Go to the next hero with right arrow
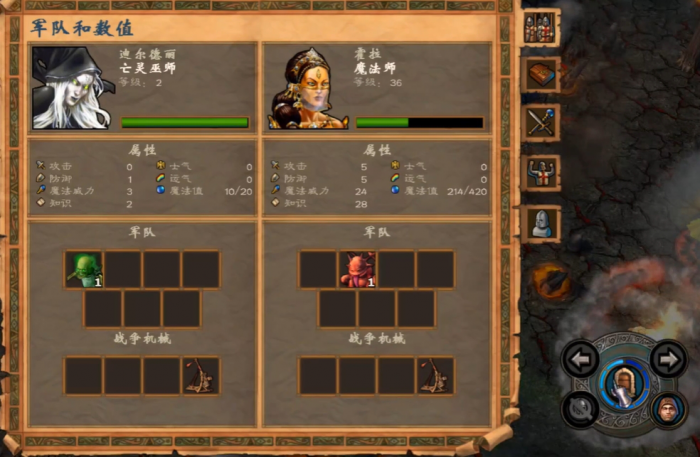 coord(668,358)
